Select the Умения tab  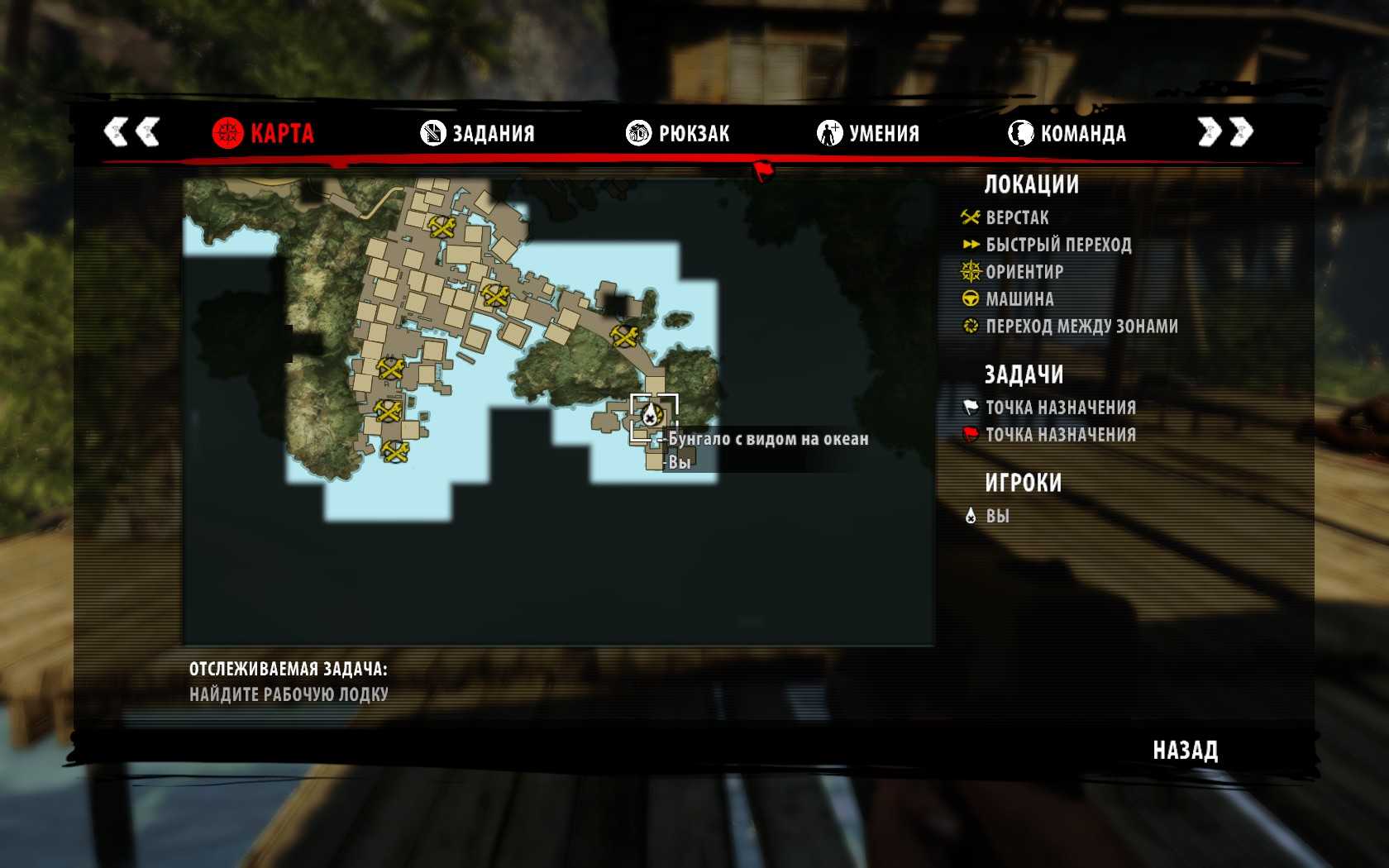pyautogui.click(x=868, y=133)
